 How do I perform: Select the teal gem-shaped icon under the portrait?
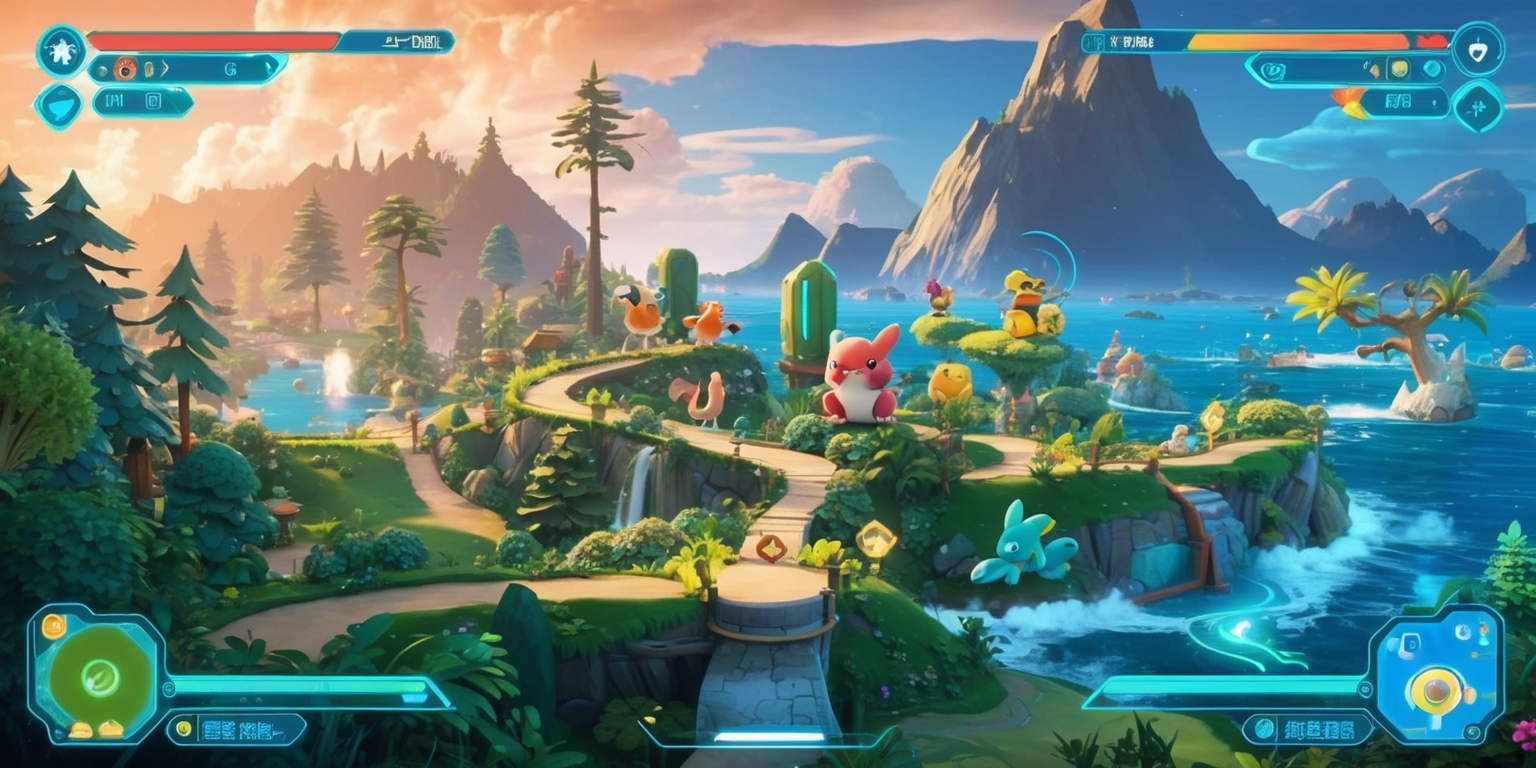click(x=59, y=105)
